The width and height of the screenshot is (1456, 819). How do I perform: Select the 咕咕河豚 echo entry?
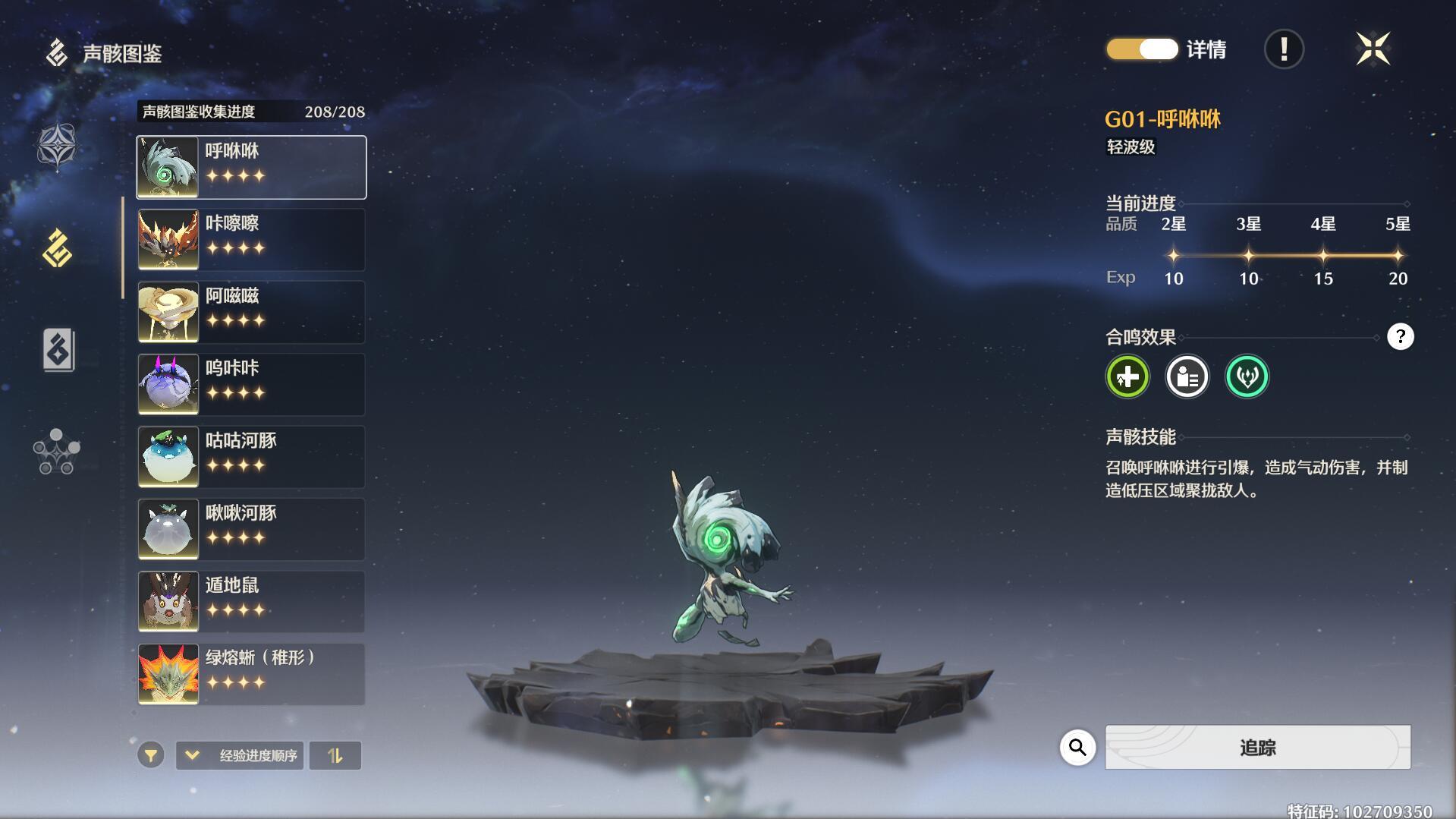click(251, 457)
